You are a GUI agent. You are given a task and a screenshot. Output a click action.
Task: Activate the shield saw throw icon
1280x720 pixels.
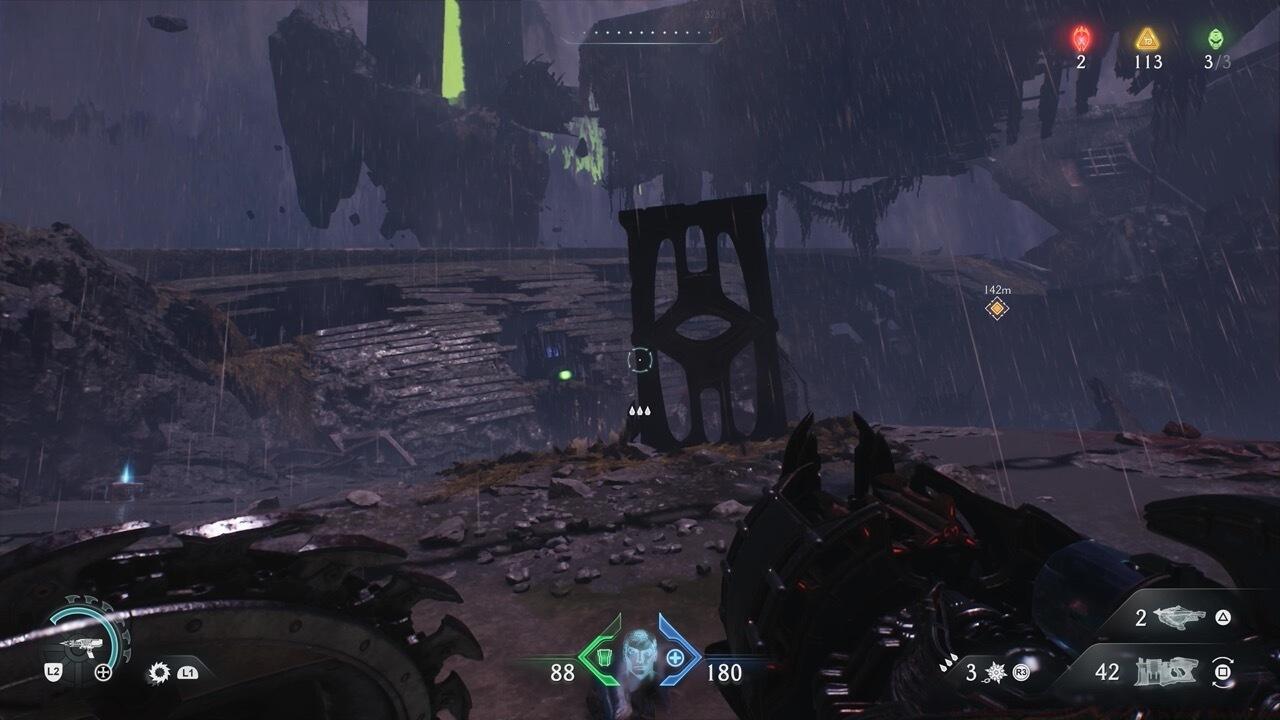tap(159, 673)
